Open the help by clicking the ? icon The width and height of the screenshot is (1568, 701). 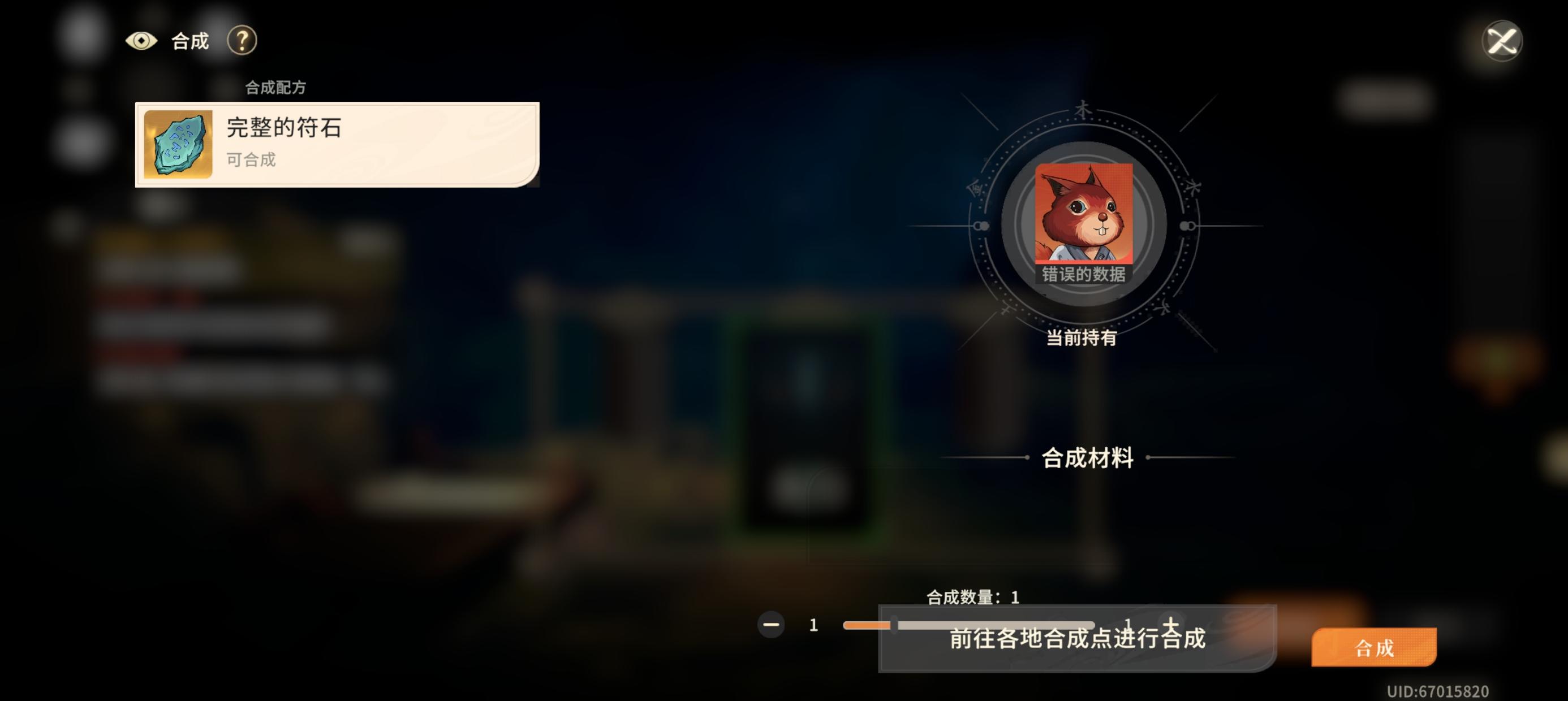[x=242, y=41]
